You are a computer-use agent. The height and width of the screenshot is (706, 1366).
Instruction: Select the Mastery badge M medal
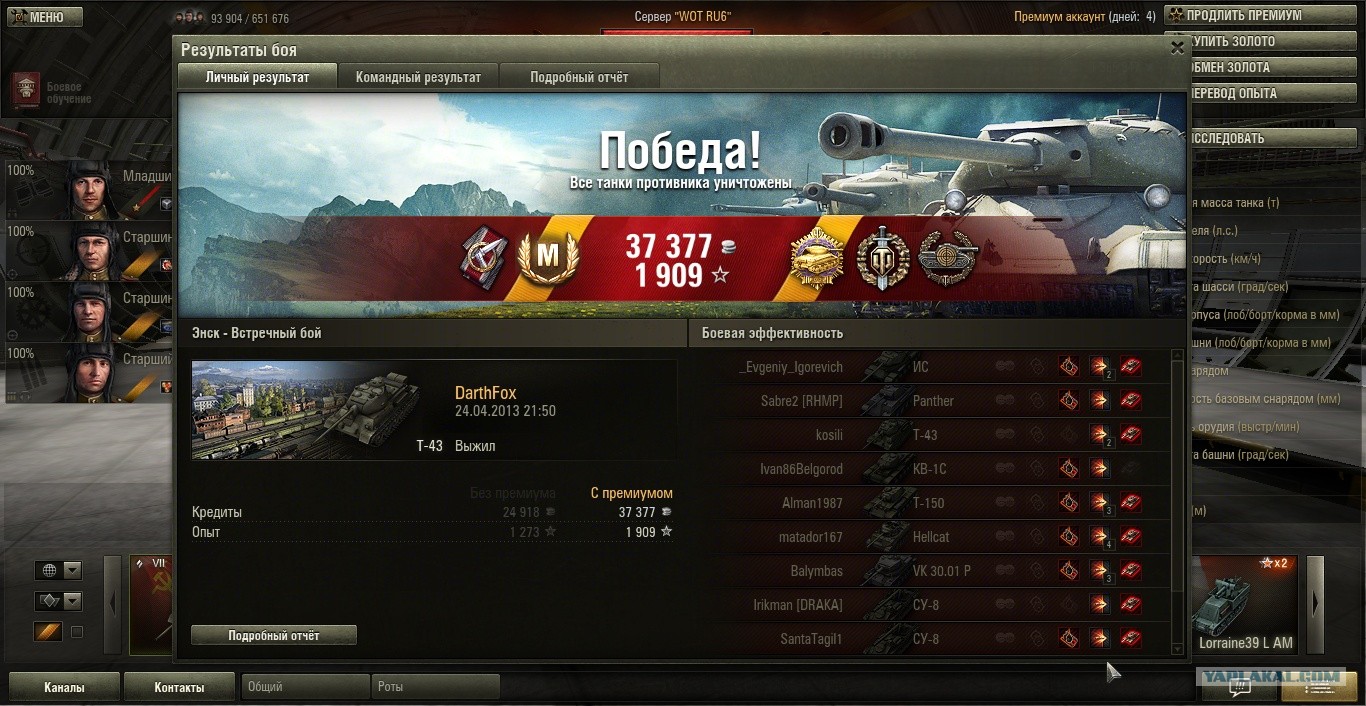pyautogui.click(x=547, y=257)
